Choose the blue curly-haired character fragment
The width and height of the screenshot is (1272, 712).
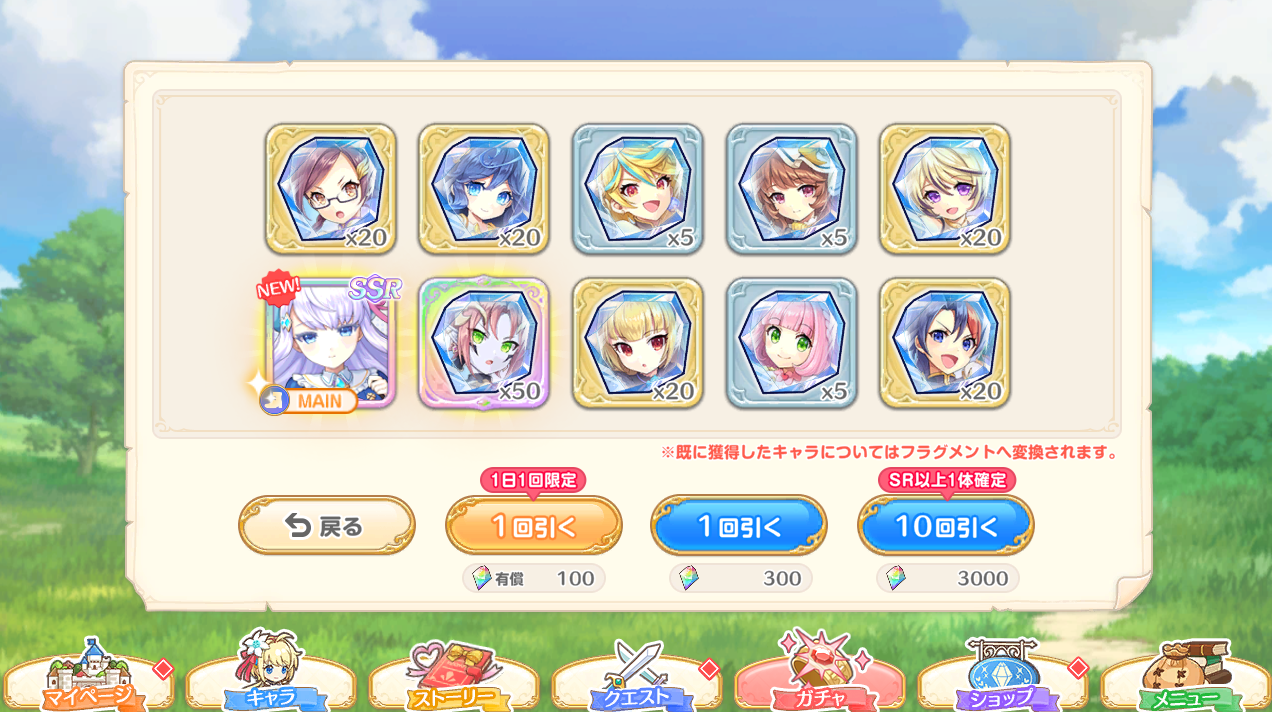click(484, 189)
